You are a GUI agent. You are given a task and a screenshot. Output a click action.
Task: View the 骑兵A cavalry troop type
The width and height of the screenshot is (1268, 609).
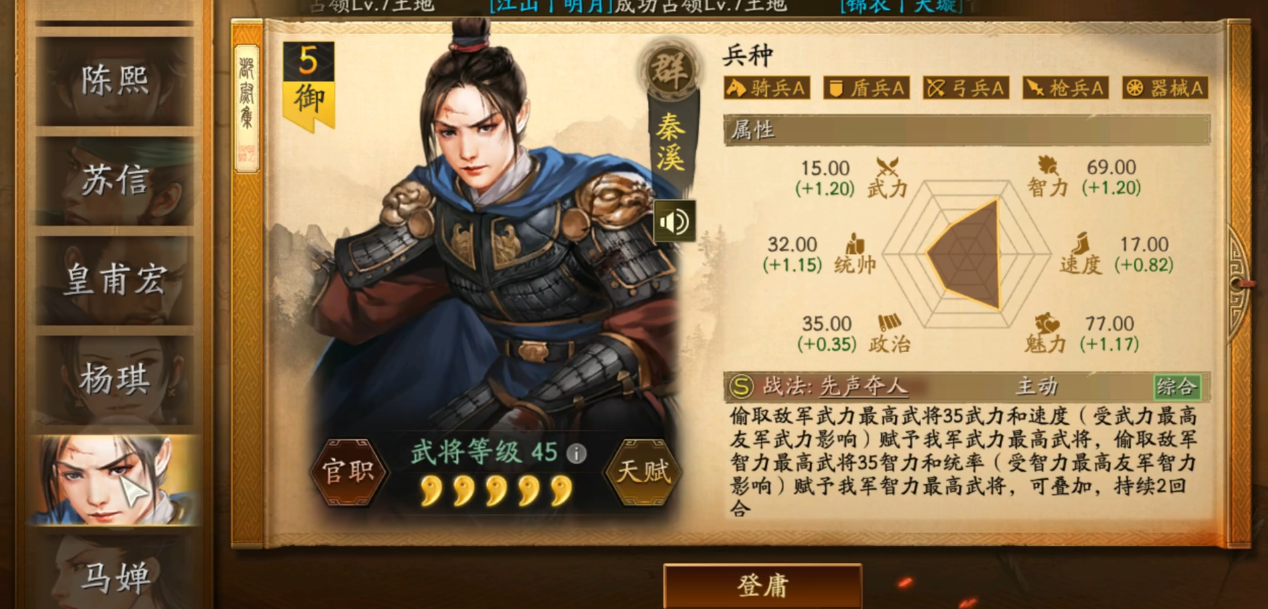tap(766, 88)
